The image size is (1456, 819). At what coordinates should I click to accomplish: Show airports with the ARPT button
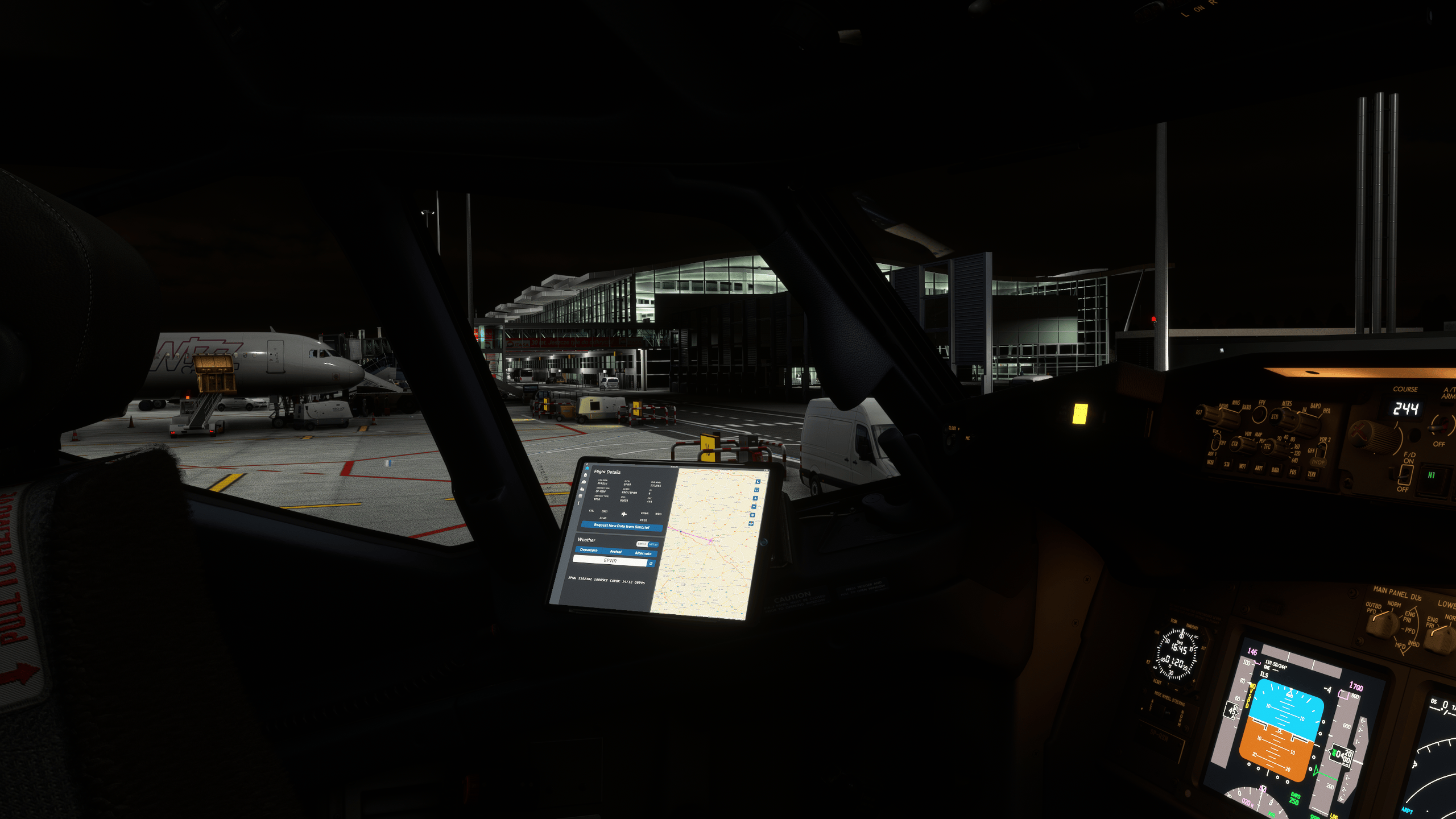coord(1259,468)
